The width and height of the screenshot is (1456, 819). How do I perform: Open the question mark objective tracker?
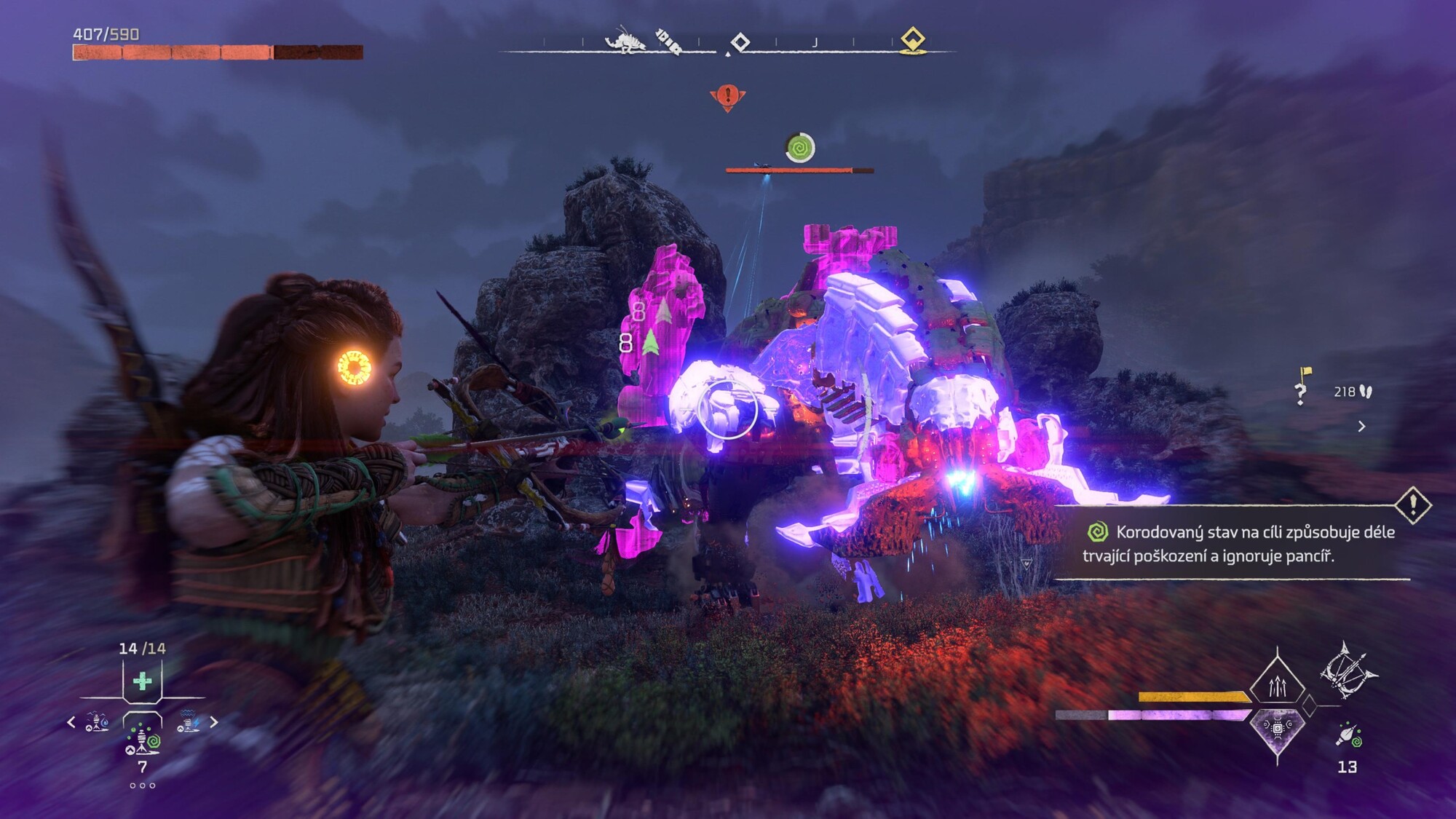1302,390
